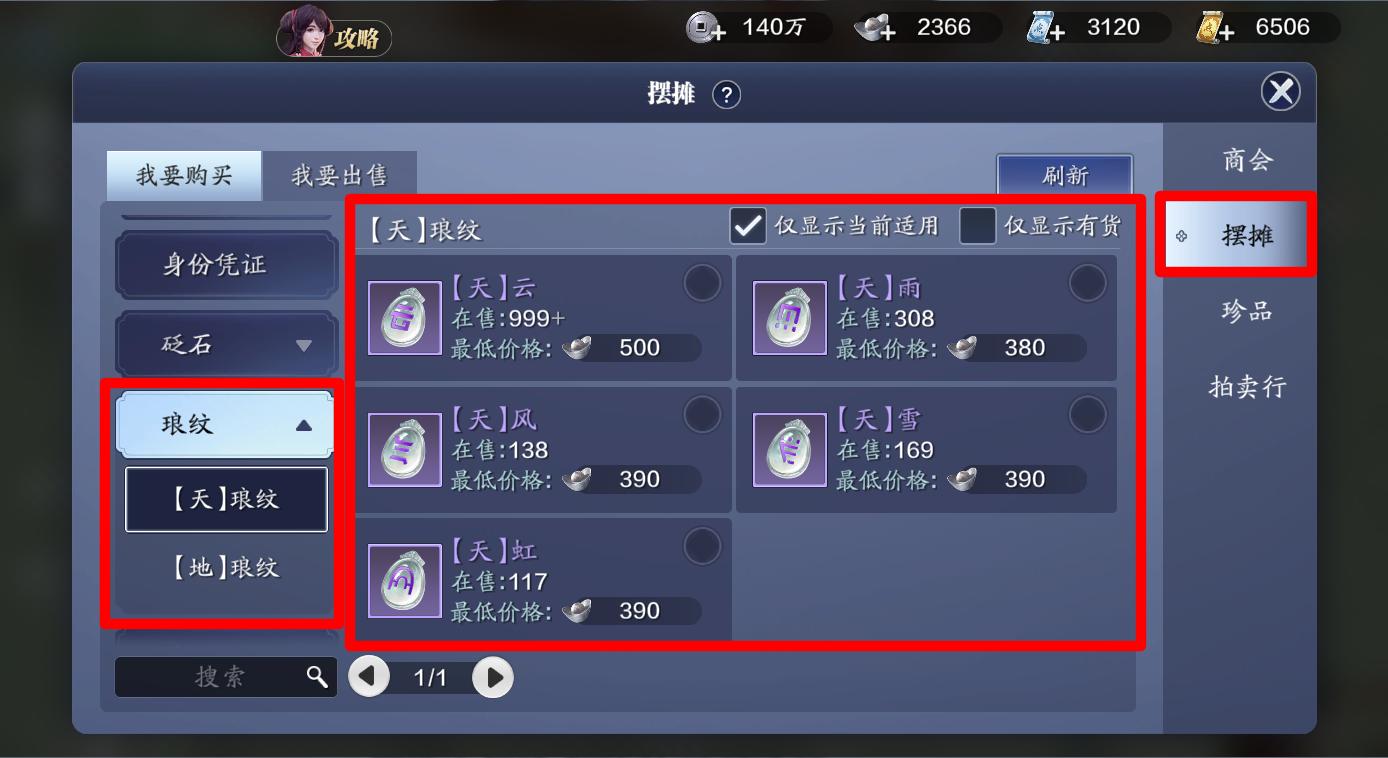Click the 刷新 refresh button

[x=1065, y=176]
